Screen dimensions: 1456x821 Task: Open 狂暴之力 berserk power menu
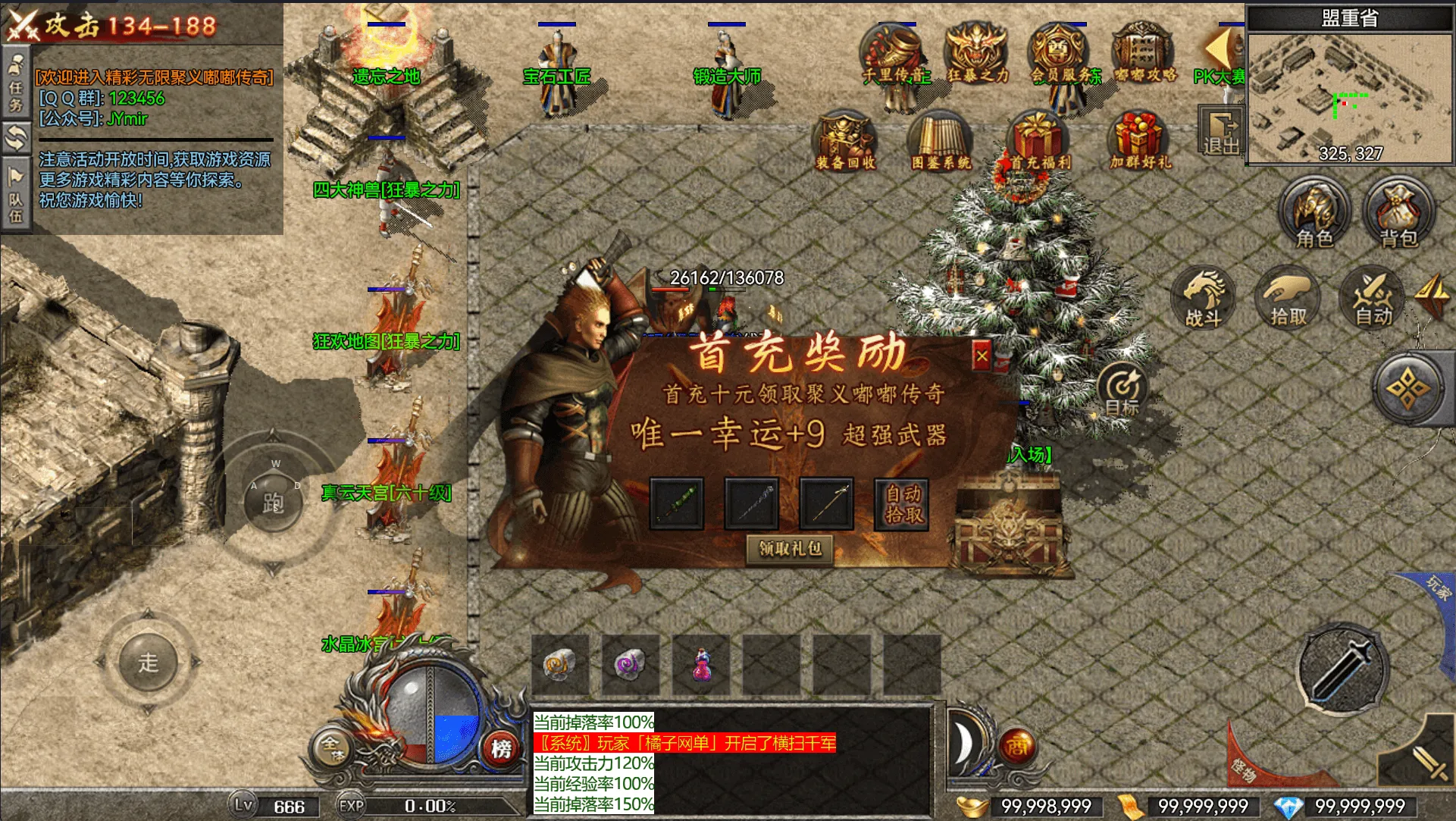pyautogui.click(x=978, y=53)
